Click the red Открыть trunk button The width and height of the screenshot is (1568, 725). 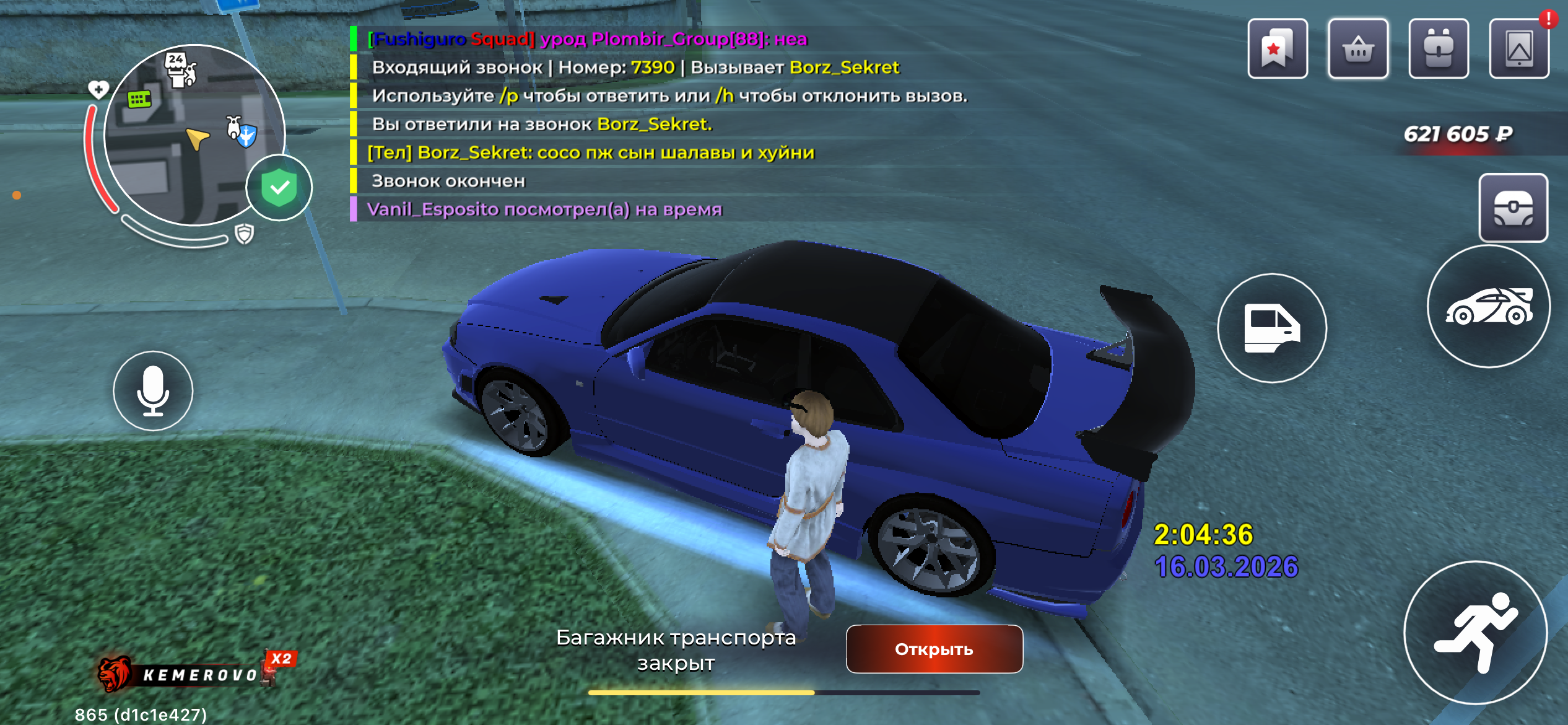pos(934,649)
